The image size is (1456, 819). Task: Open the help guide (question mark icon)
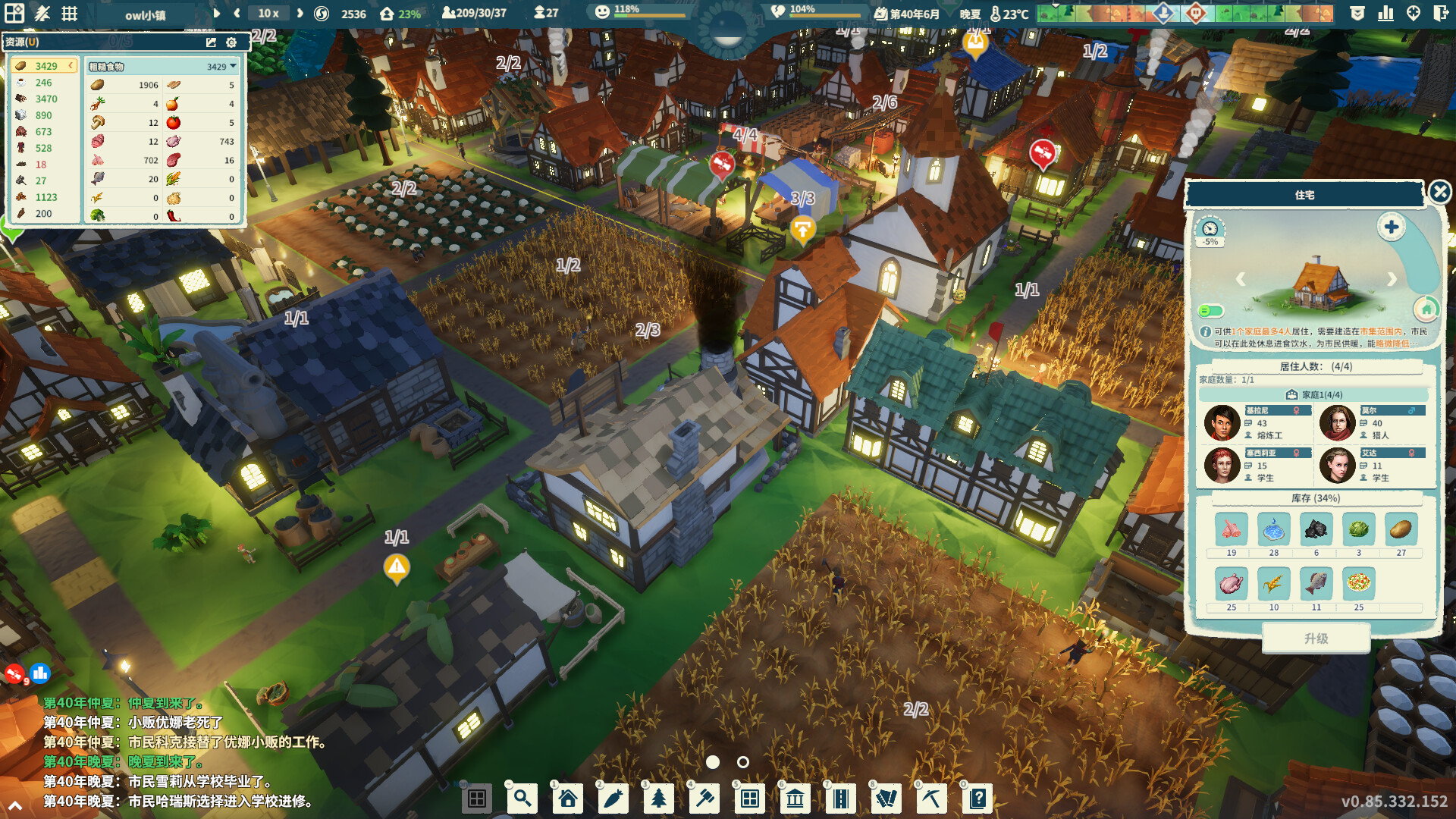(x=977, y=798)
